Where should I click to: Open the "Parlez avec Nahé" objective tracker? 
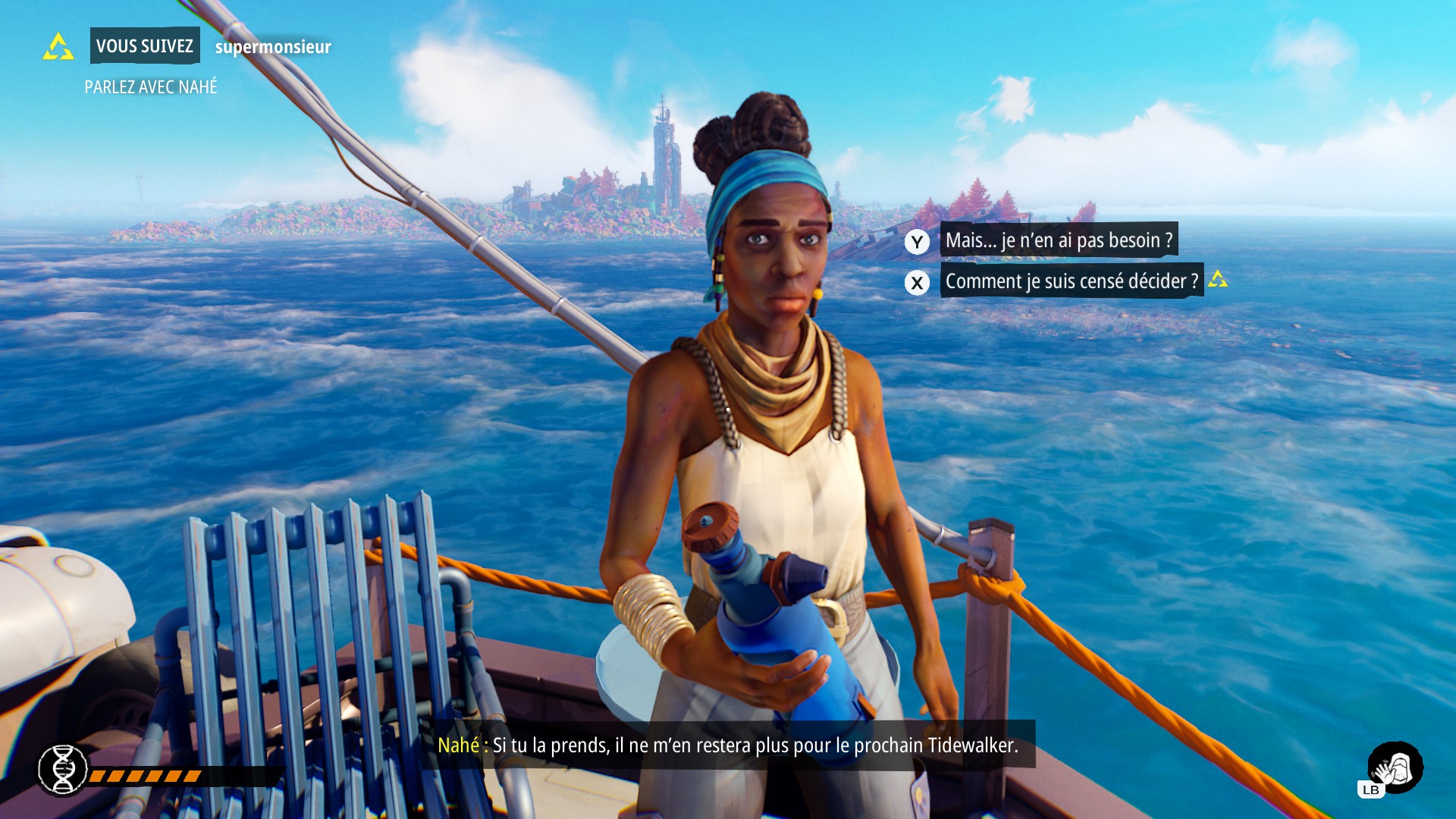151,87
